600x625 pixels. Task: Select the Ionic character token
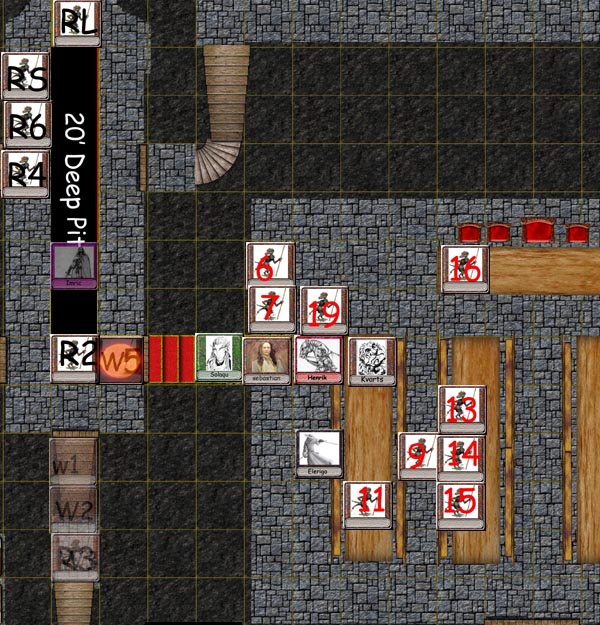pos(74,266)
